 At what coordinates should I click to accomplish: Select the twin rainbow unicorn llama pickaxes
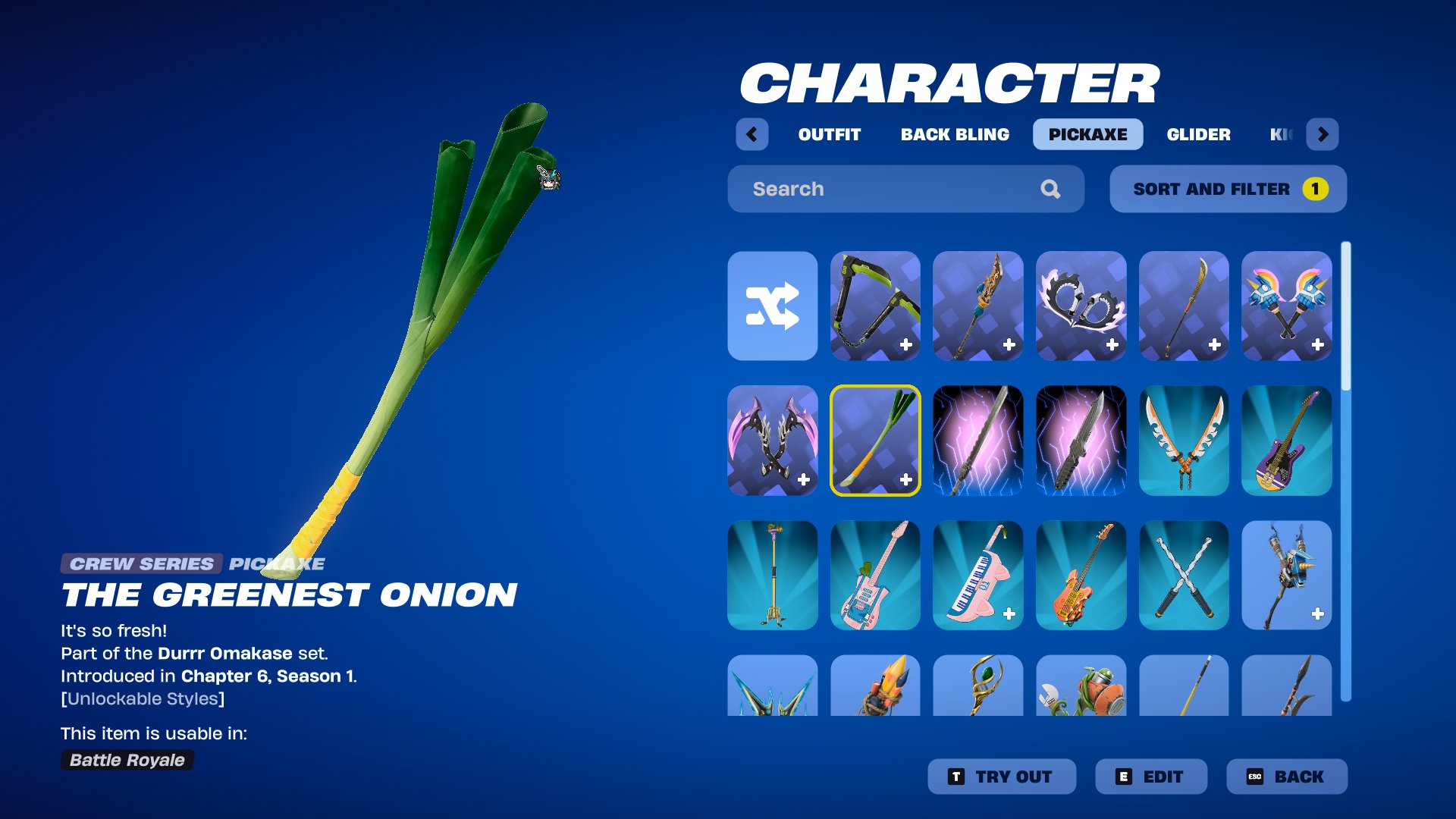pos(1286,306)
